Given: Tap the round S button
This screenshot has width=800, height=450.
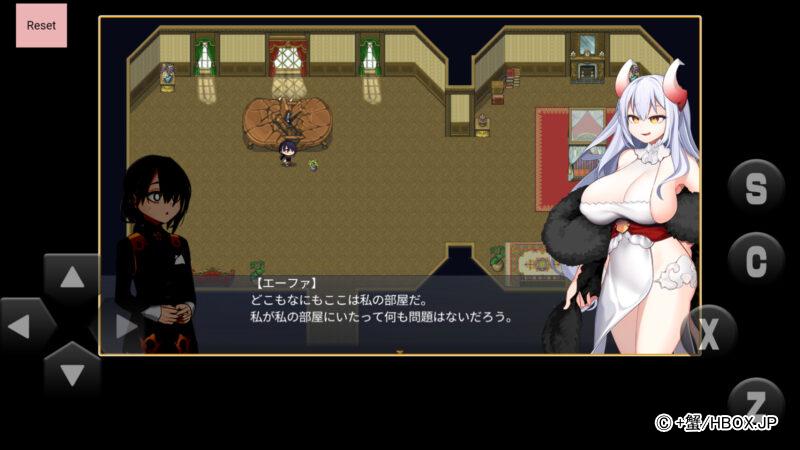Looking at the screenshot, I should 756,188.
